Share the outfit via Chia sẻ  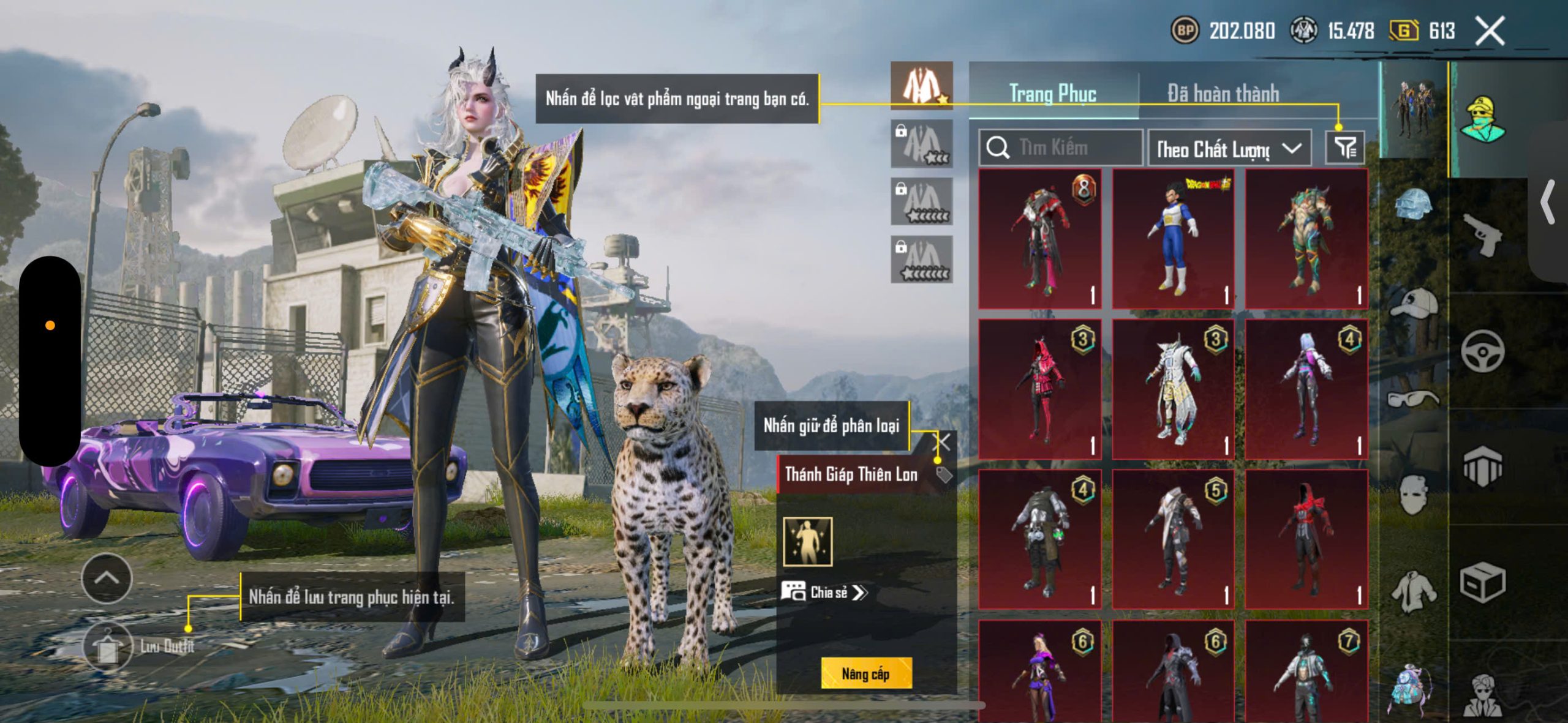click(824, 592)
